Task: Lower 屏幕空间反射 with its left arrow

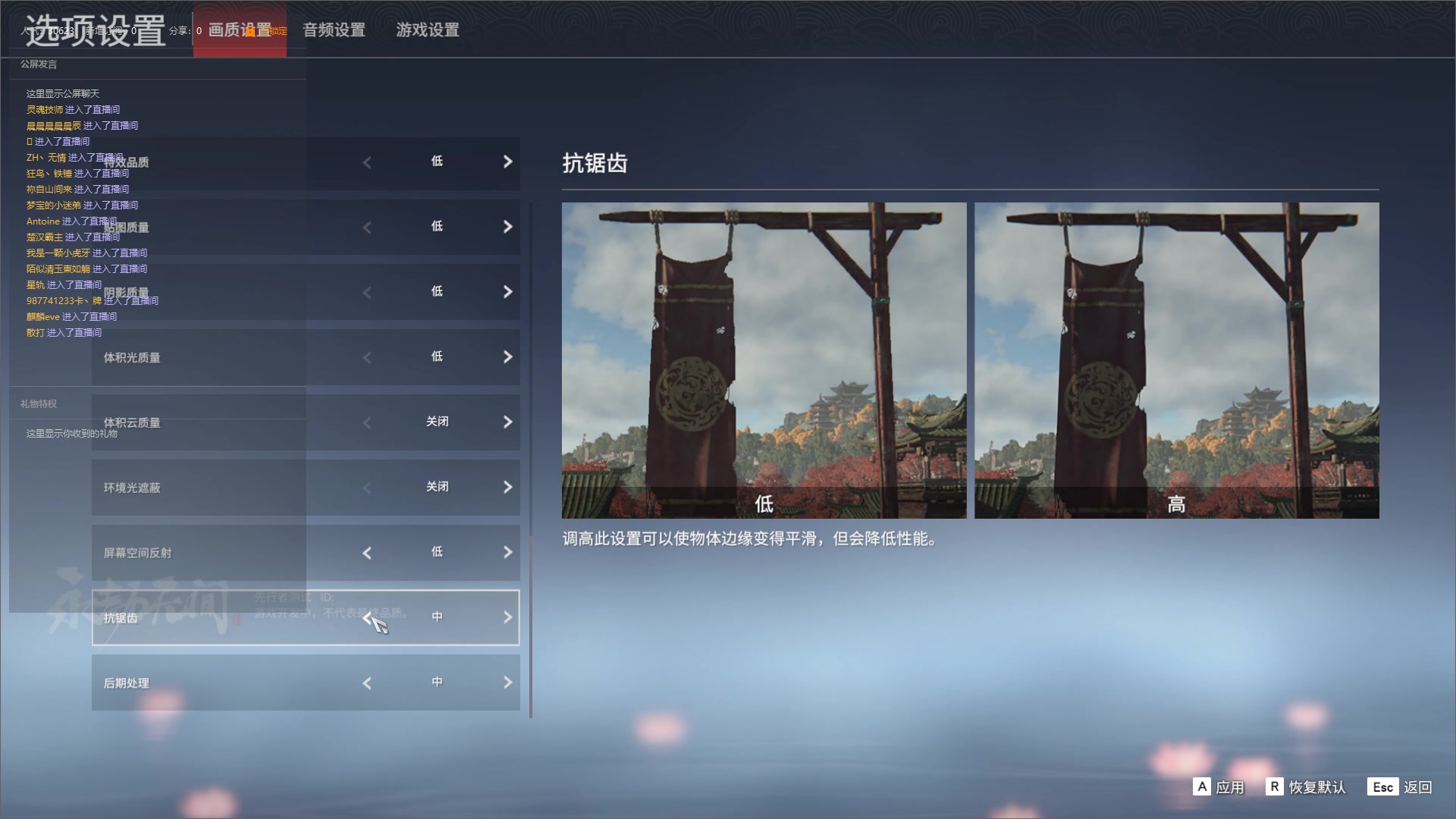Action: pos(367,552)
